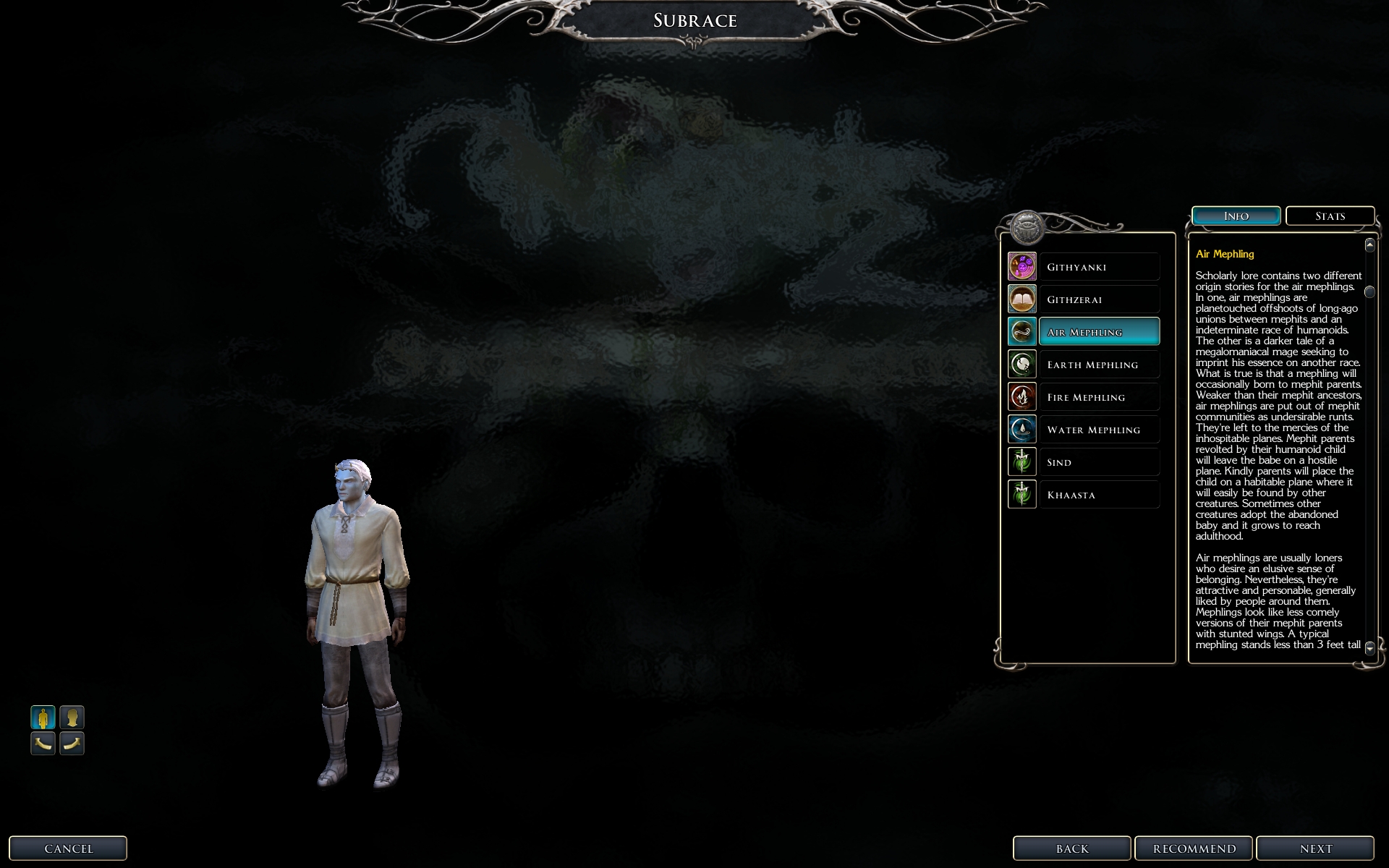Screen dimensions: 1389x868
Task: Show the full body camera view
Action: [x=43, y=718]
